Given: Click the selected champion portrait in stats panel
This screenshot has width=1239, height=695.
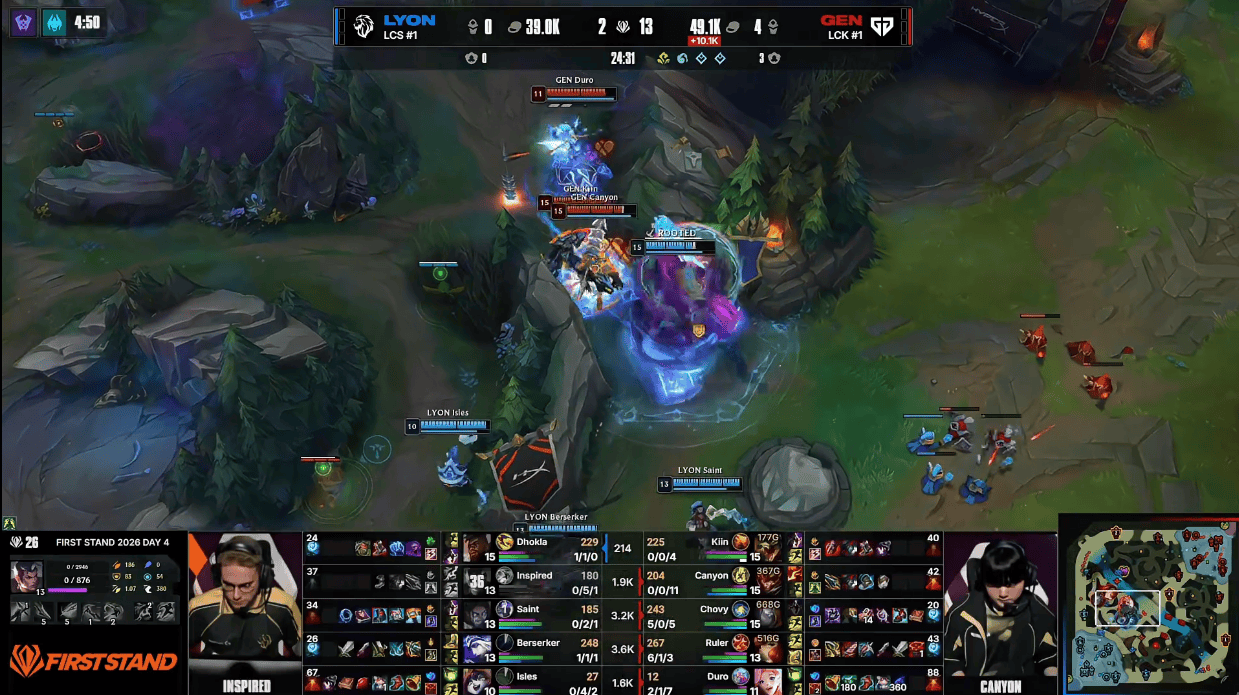Looking at the screenshot, I should pos(26,577).
